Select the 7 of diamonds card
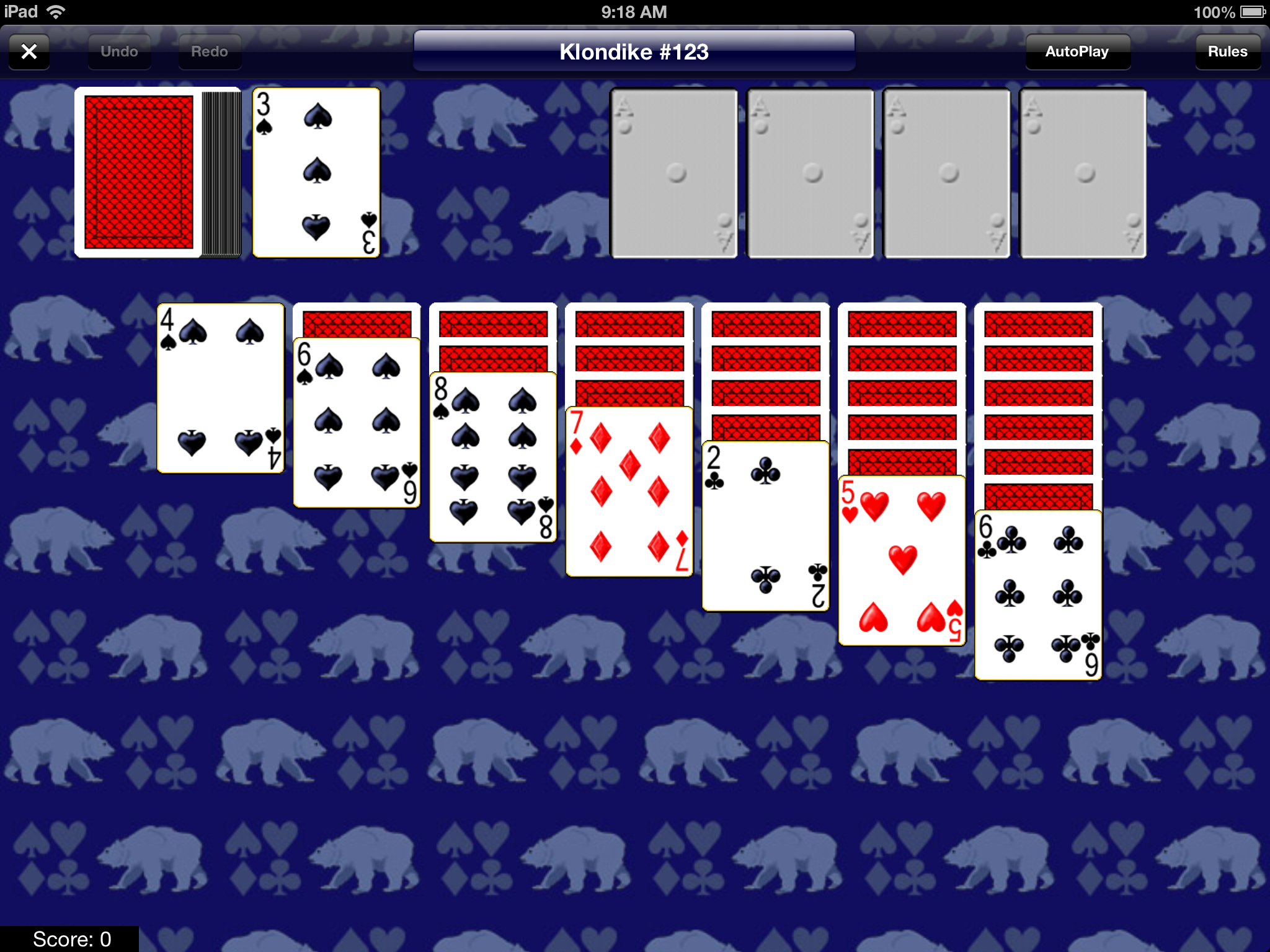The image size is (1270, 952). (x=629, y=493)
